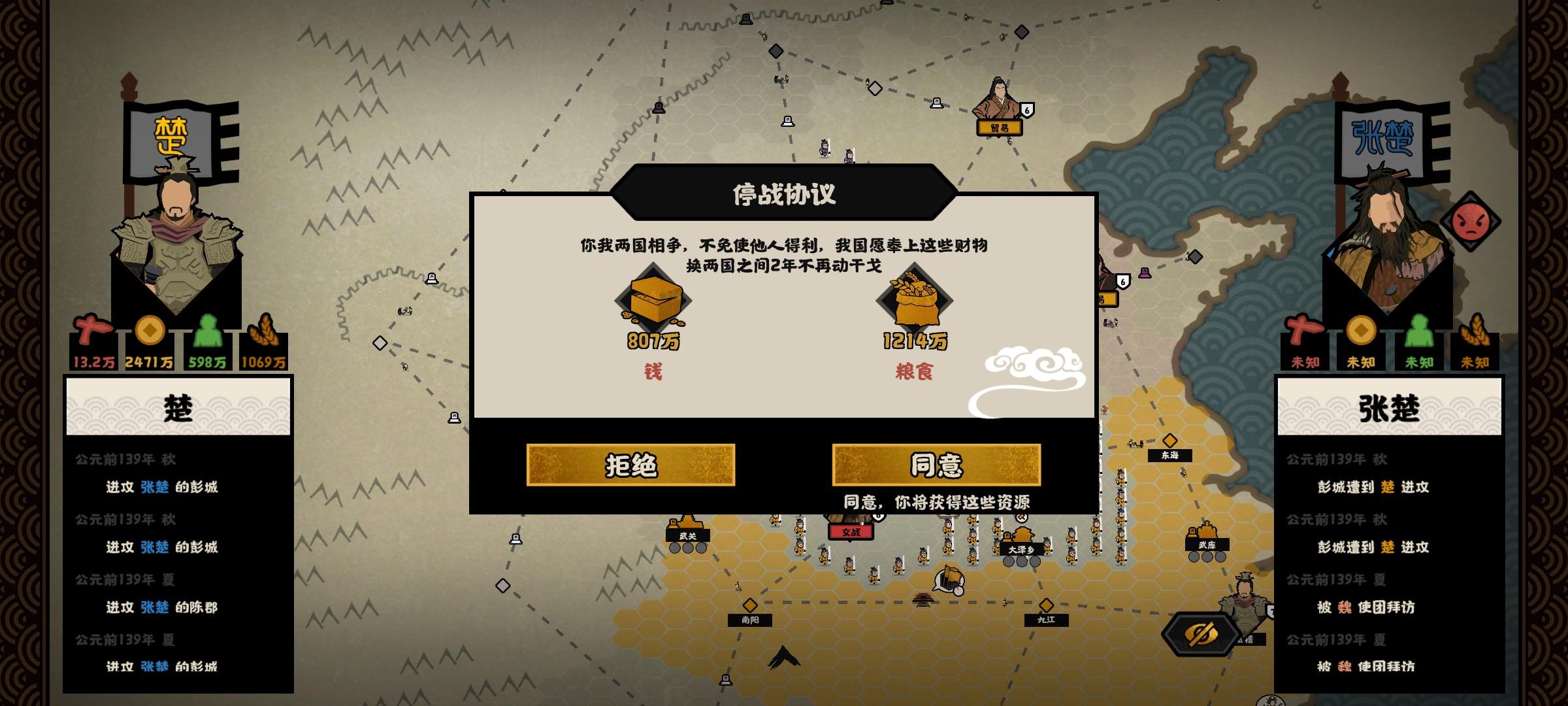Click the 拒绝 button to refuse the truce
1568x706 pixels.
(629, 465)
